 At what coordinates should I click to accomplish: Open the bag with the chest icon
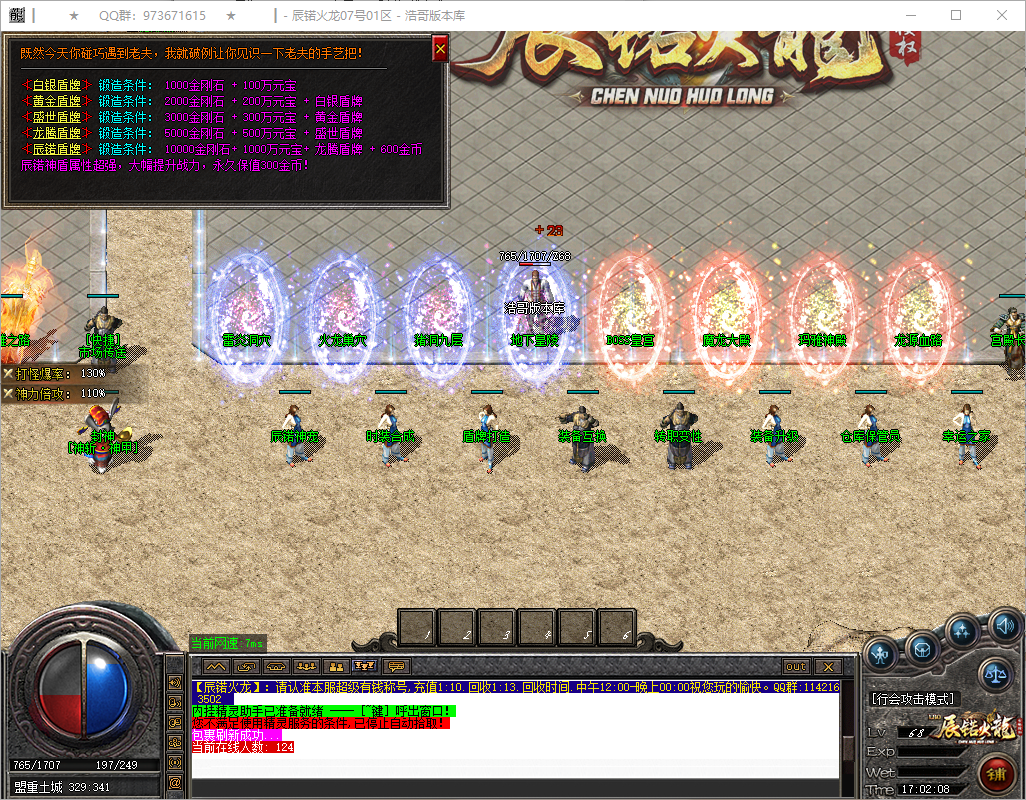point(922,649)
